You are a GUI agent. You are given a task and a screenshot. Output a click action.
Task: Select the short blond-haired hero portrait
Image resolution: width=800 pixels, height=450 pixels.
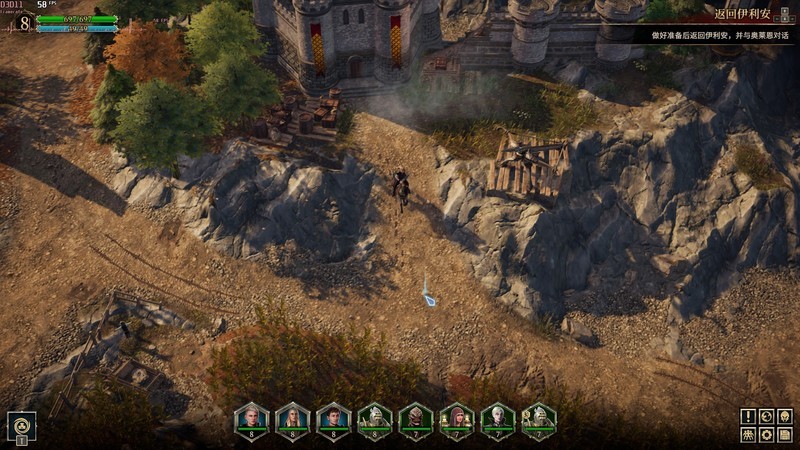(x=251, y=418)
